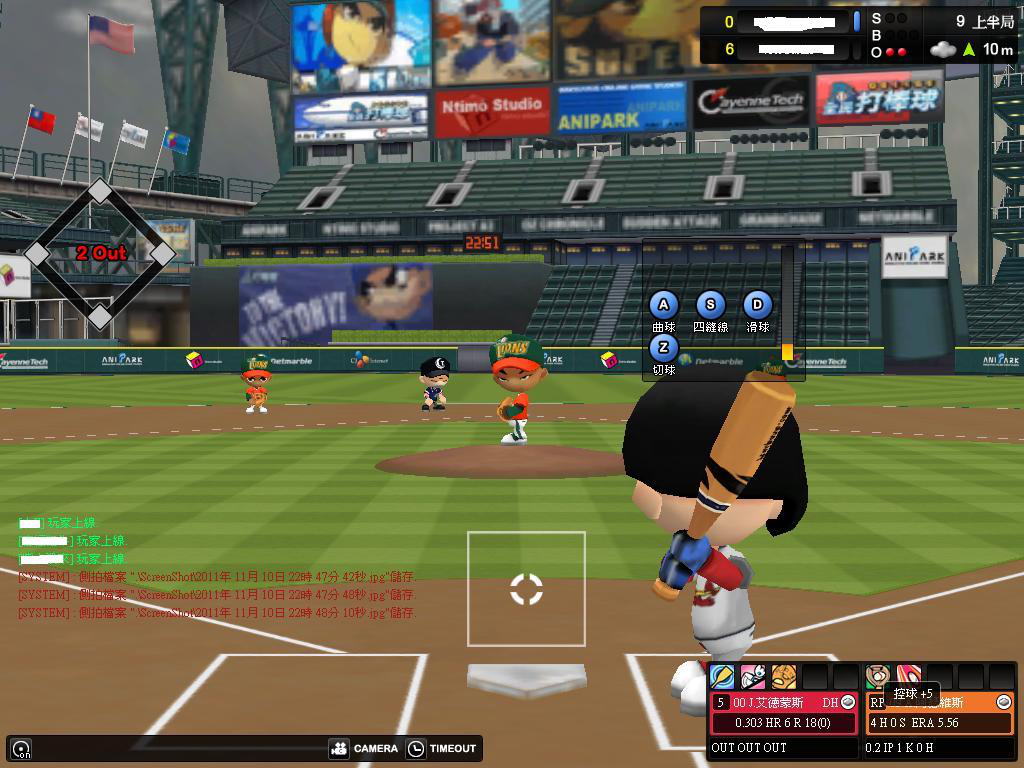This screenshot has height=768, width=1024.
Task: Select the orange fielding glove skill icon
Action: pyautogui.click(x=784, y=677)
